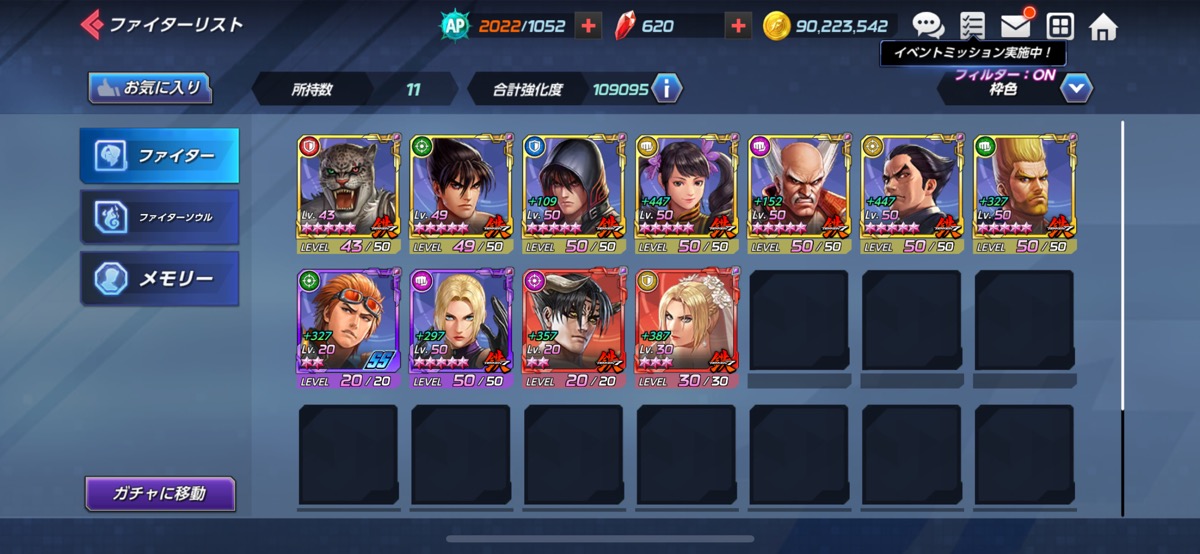Add red gems with the plus button
1200x554 pixels.
[x=738, y=26]
